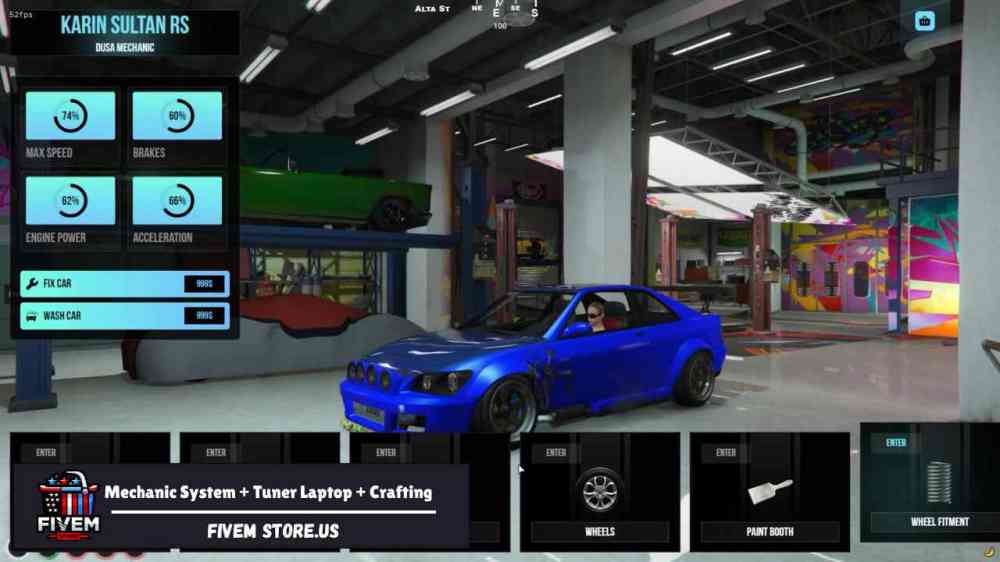This screenshot has height=562, width=1000.
Task: Choose the Wash Car service
Action: click(x=124, y=316)
